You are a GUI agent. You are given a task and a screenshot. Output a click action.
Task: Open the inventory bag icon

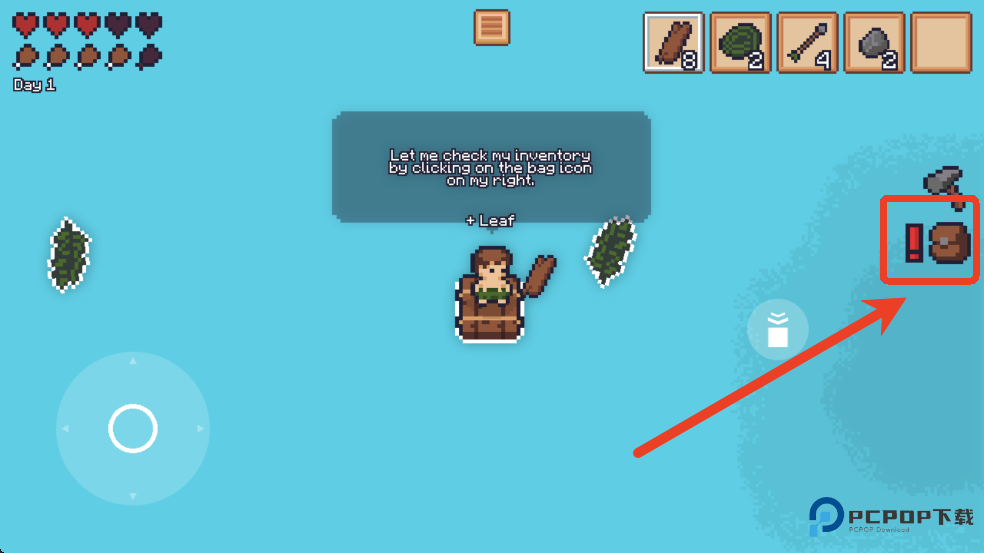coord(949,242)
